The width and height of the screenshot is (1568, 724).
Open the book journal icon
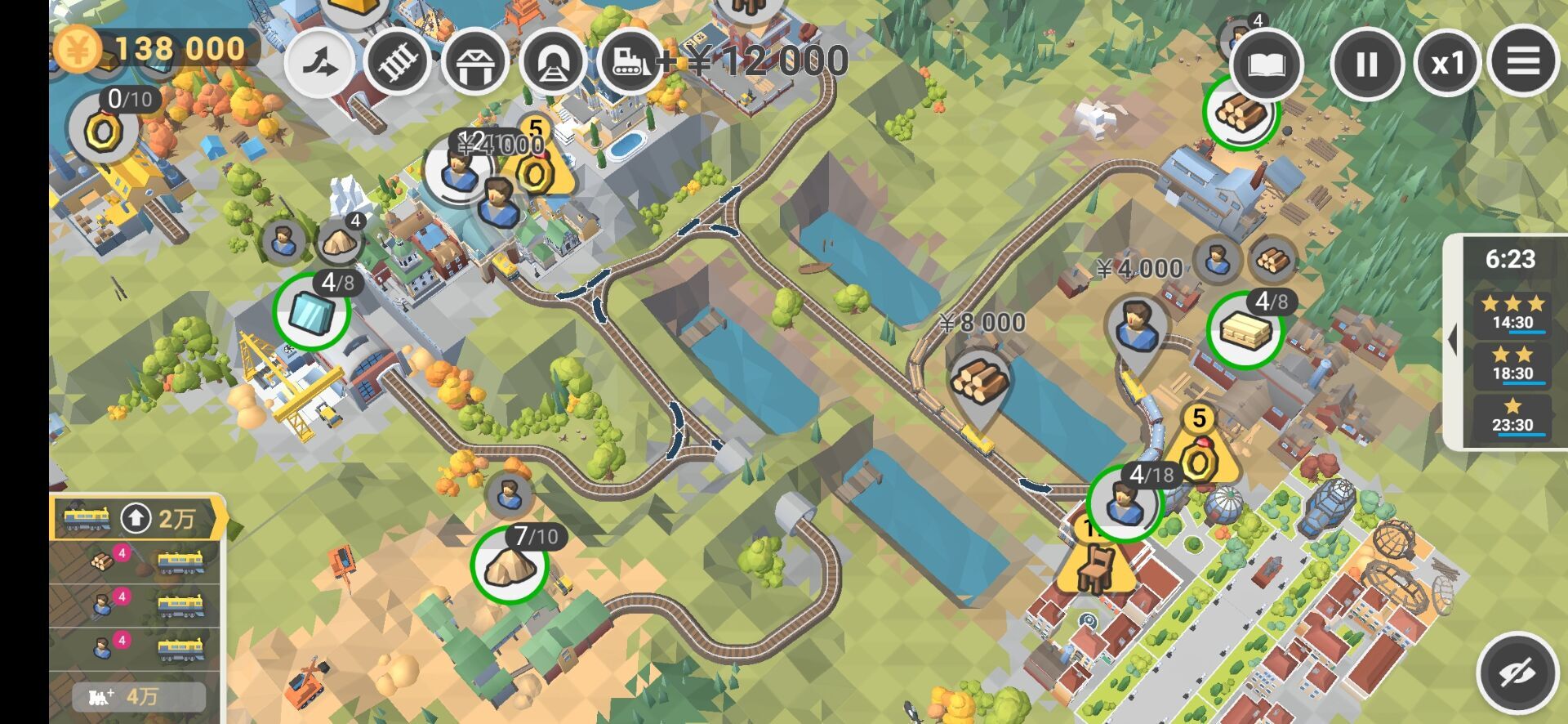[1265, 65]
